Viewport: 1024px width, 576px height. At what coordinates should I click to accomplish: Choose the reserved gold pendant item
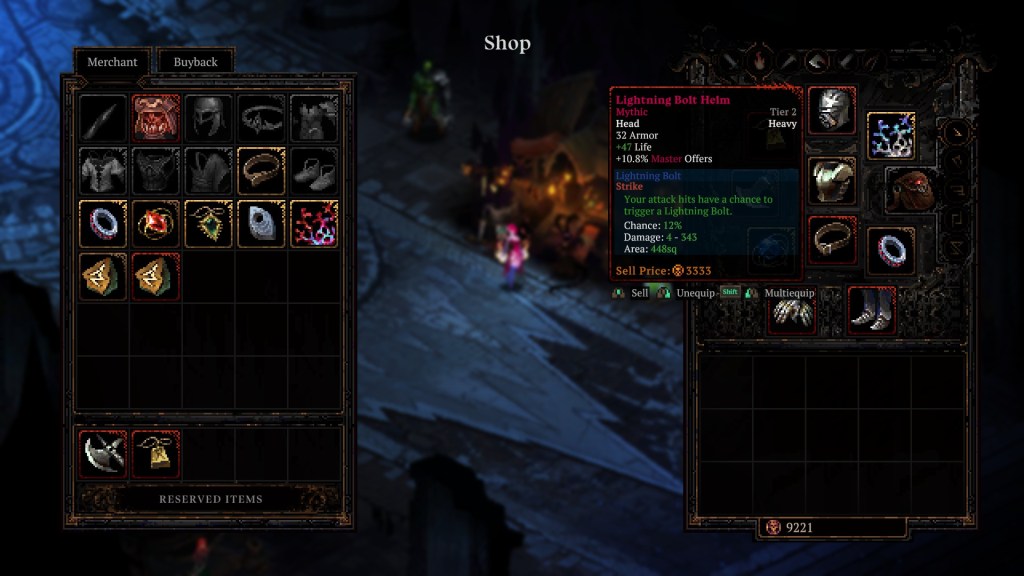(157, 454)
